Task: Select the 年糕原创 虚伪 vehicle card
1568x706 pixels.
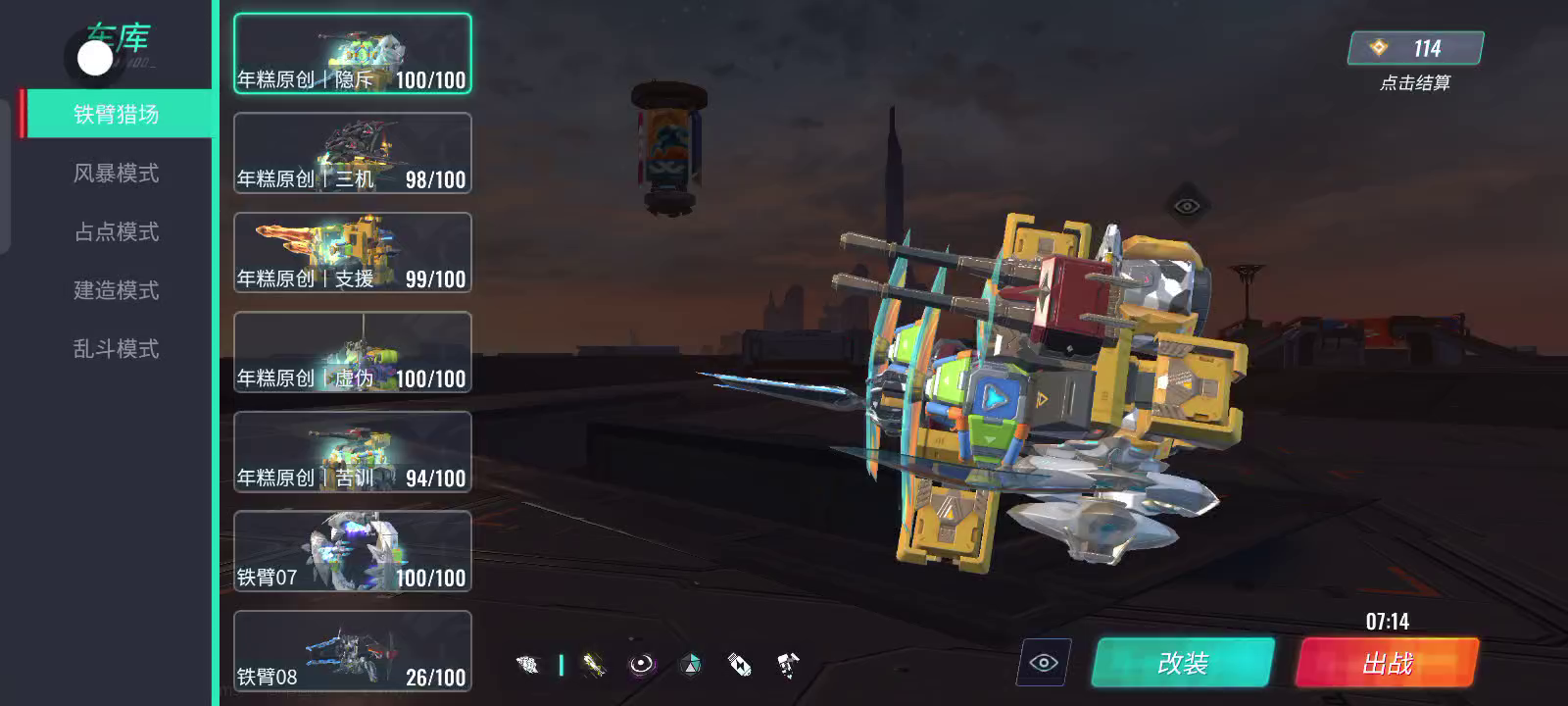Action: 353,352
